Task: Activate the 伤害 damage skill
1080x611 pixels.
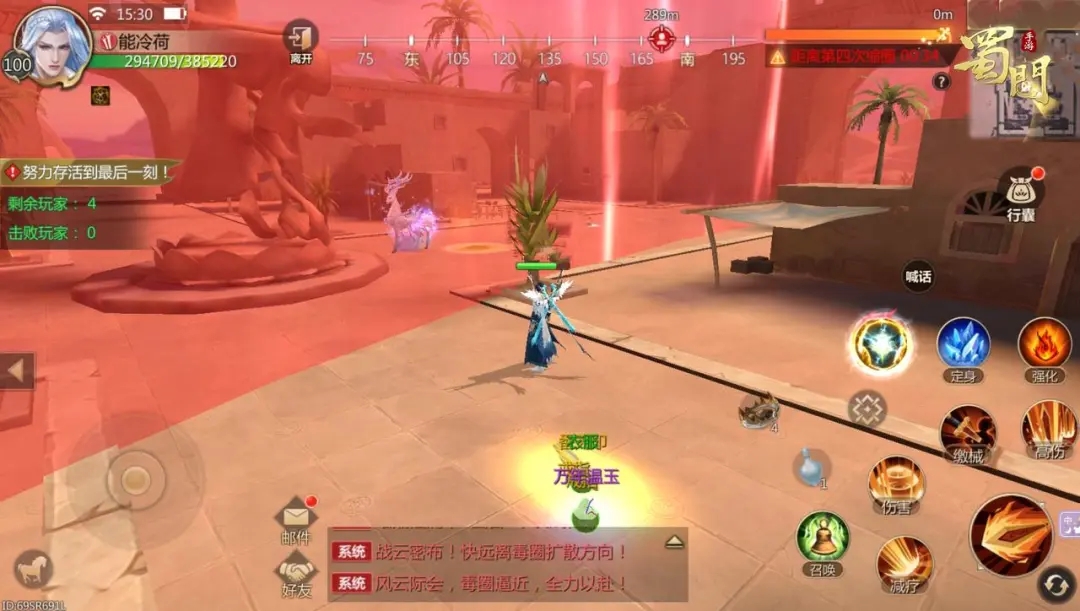Action: point(896,482)
